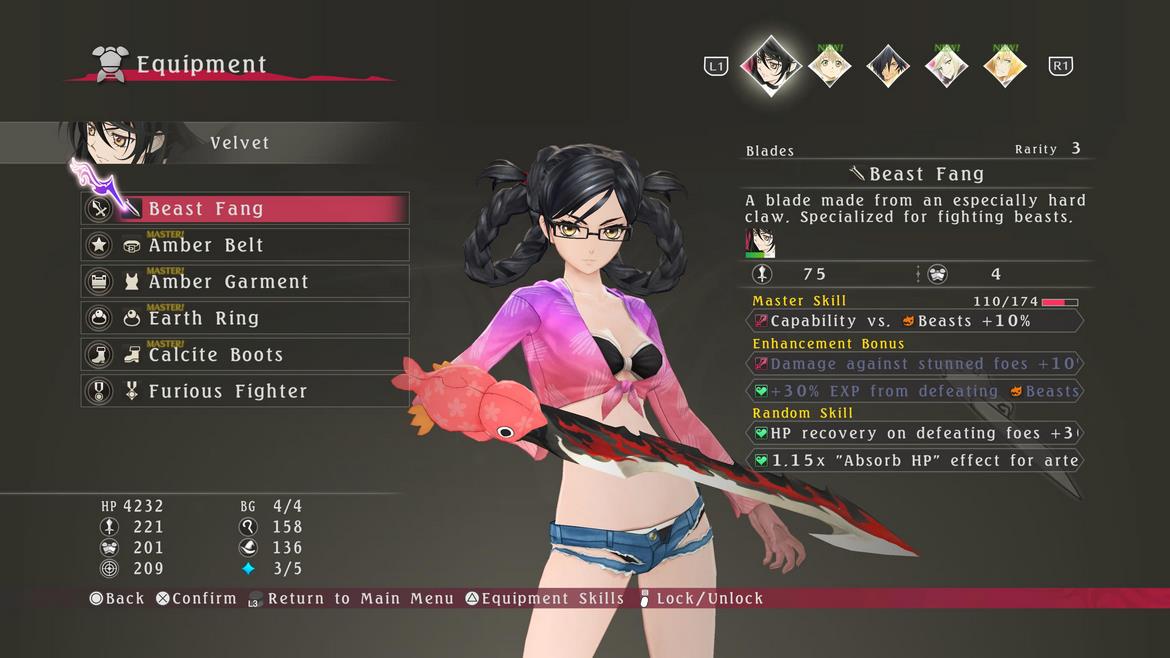1170x658 pixels.
Task: Switch to Laphicet's character portrait
Action: click(x=830, y=66)
